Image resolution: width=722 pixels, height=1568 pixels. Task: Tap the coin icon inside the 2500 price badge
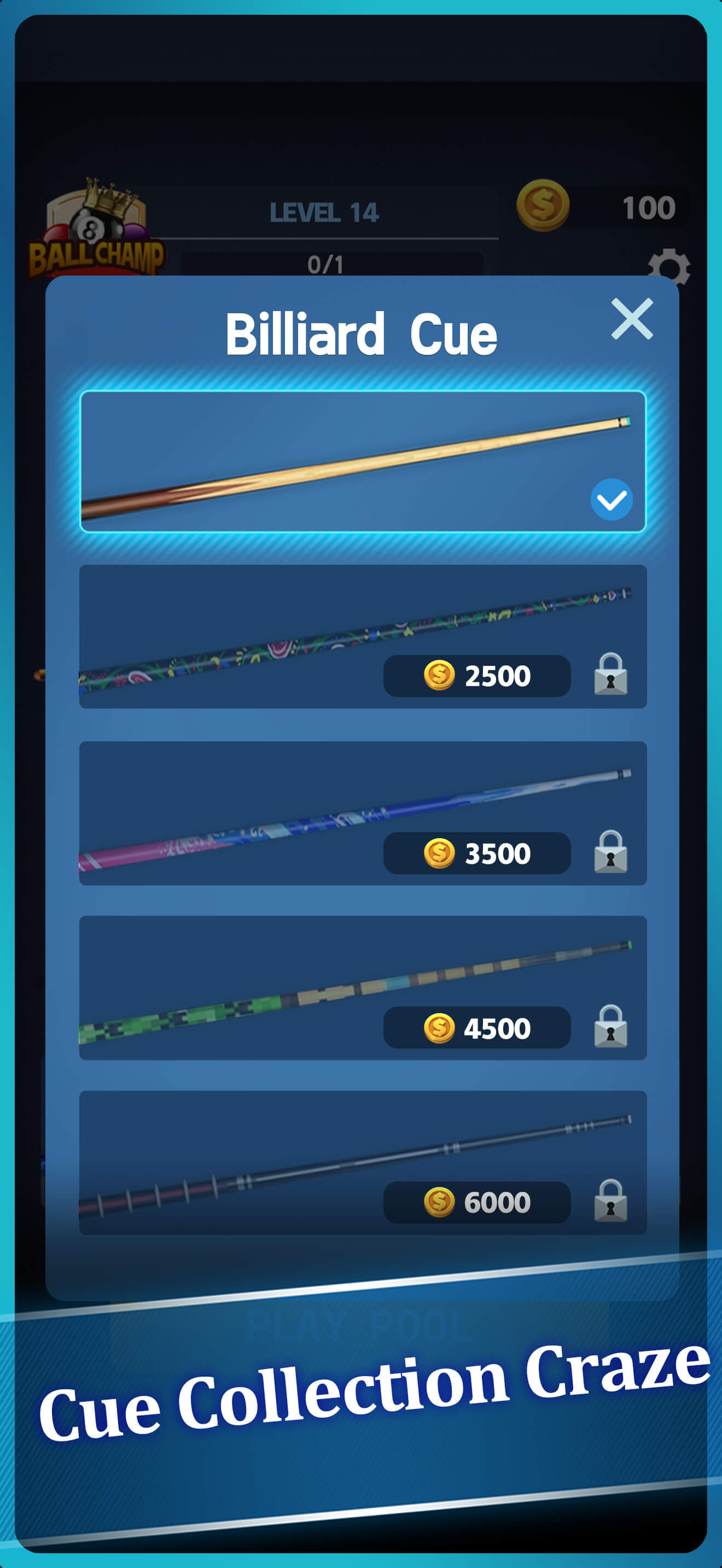pos(436,676)
